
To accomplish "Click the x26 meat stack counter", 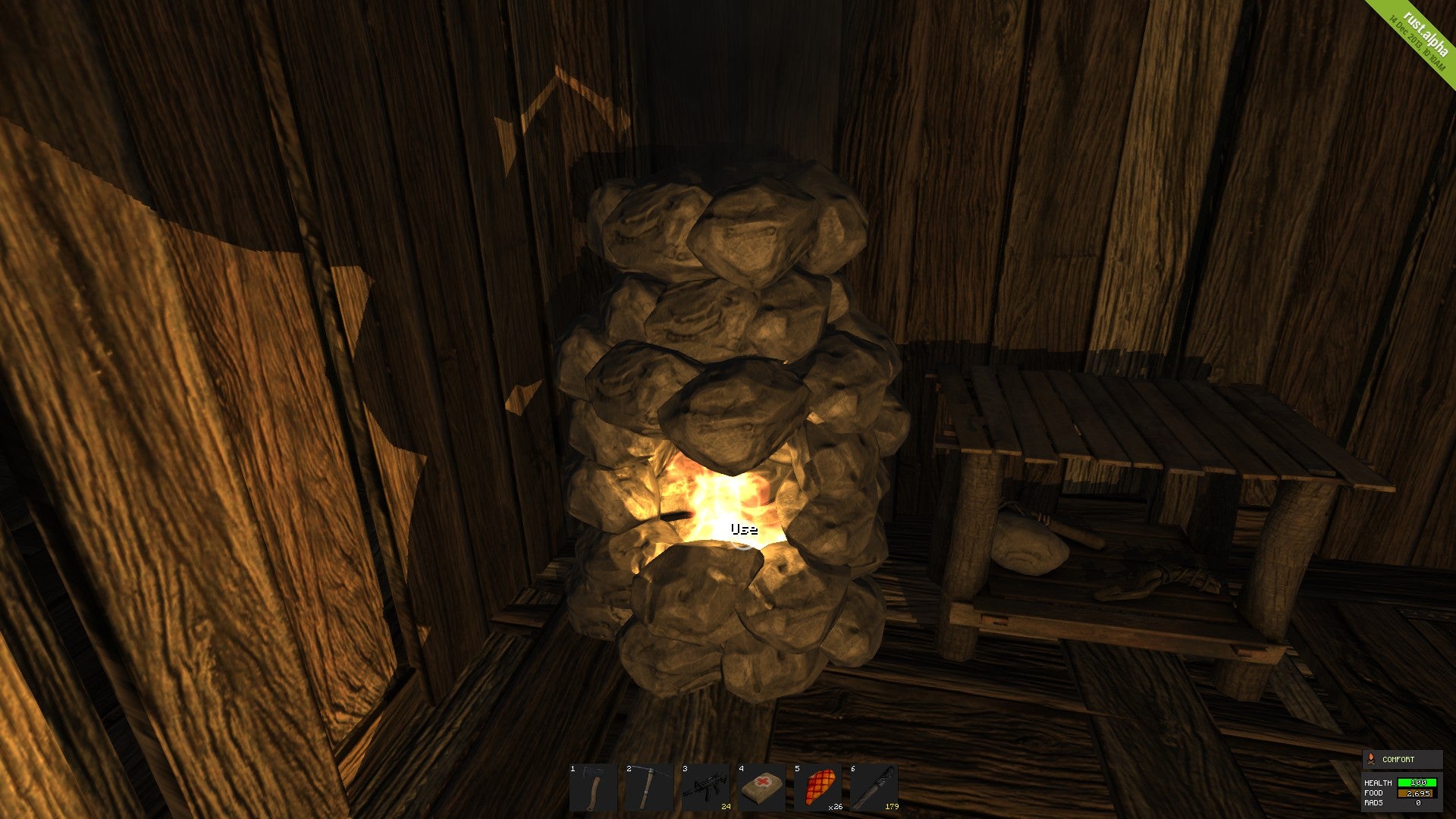I will (836, 808).
